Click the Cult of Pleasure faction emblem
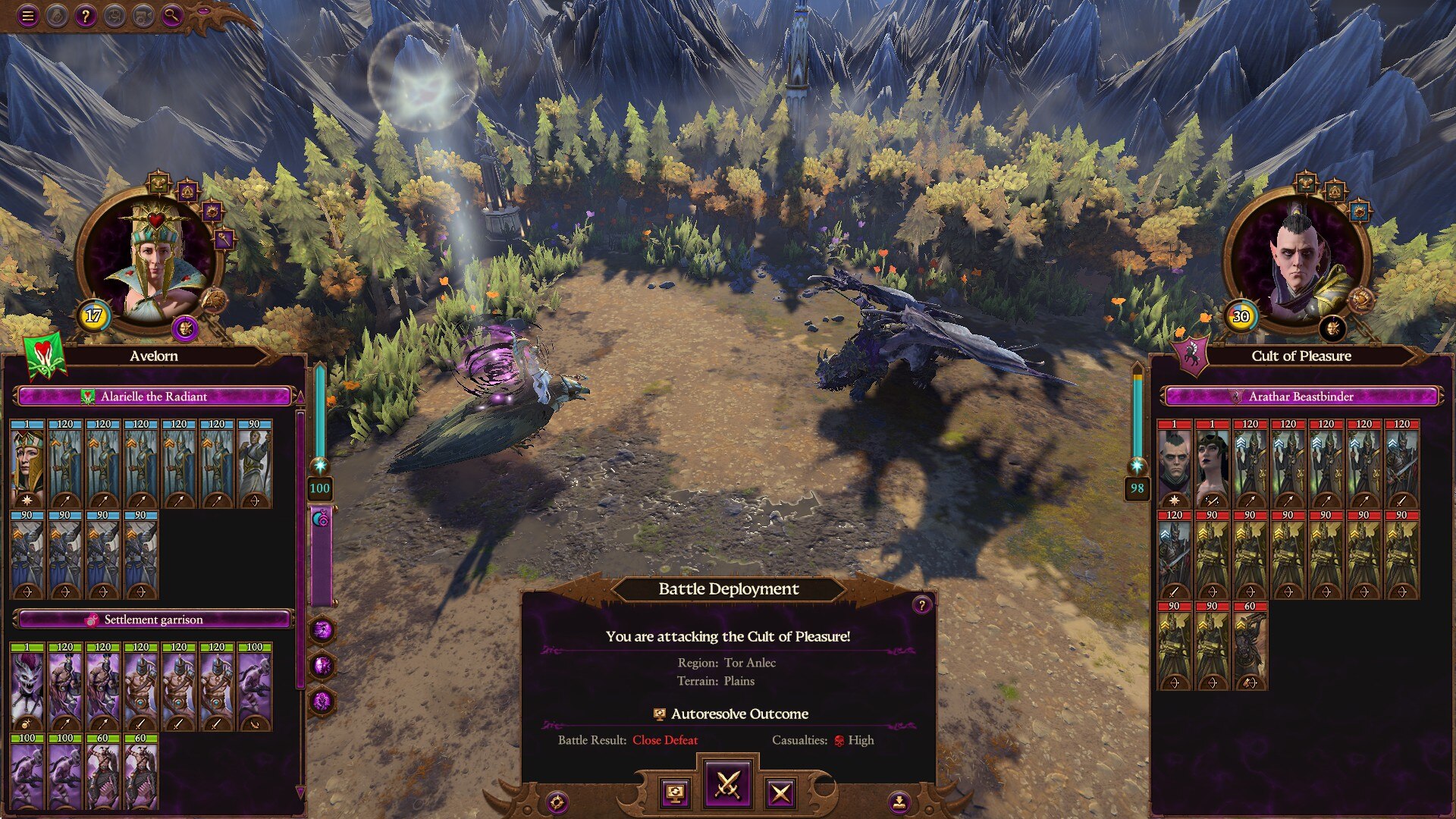Image resolution: width=1456 pixels, height=819 pixels. pyautogui.click(x=1190, y=355)
